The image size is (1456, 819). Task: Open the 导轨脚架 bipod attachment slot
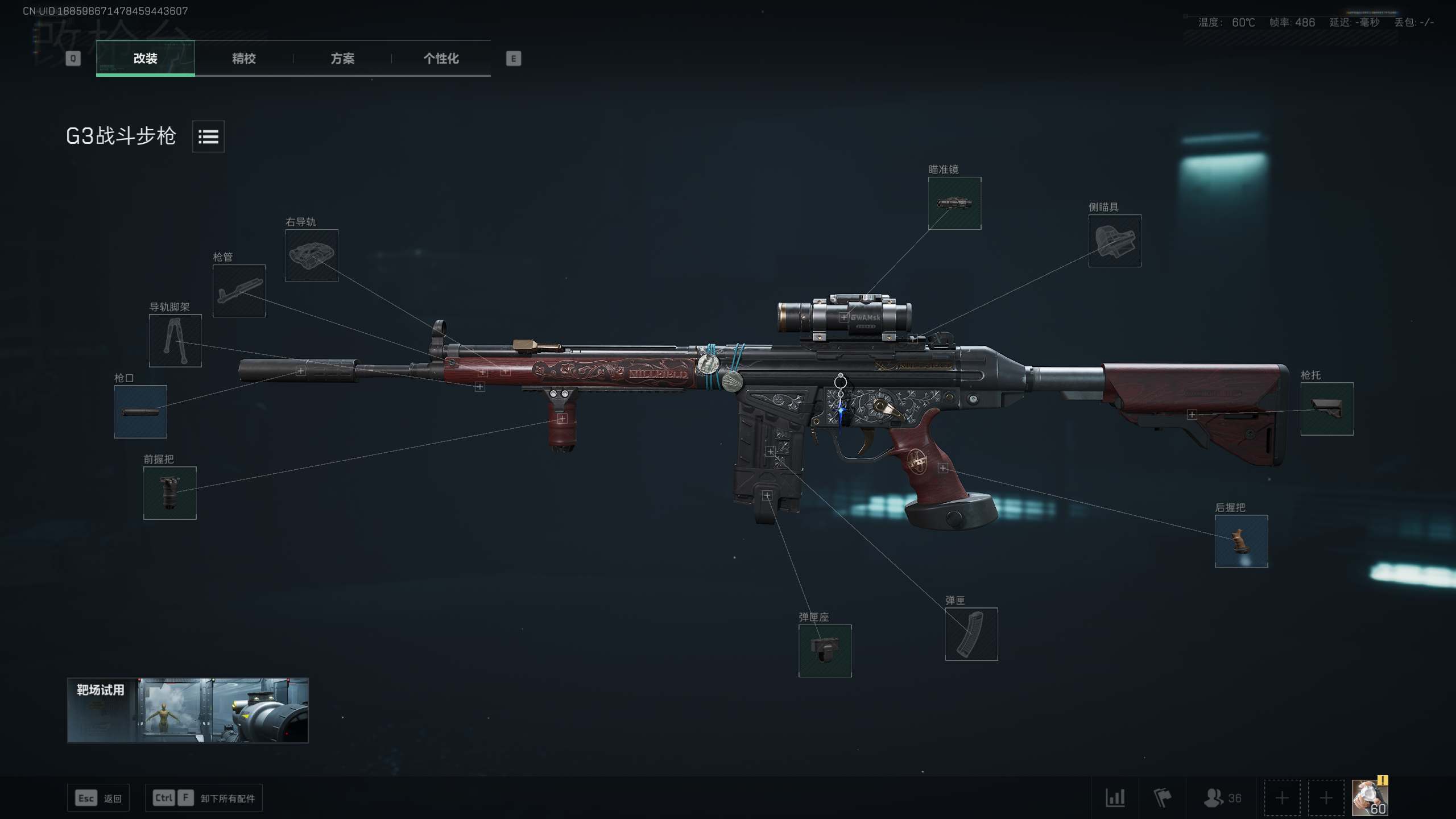point(175,341)
